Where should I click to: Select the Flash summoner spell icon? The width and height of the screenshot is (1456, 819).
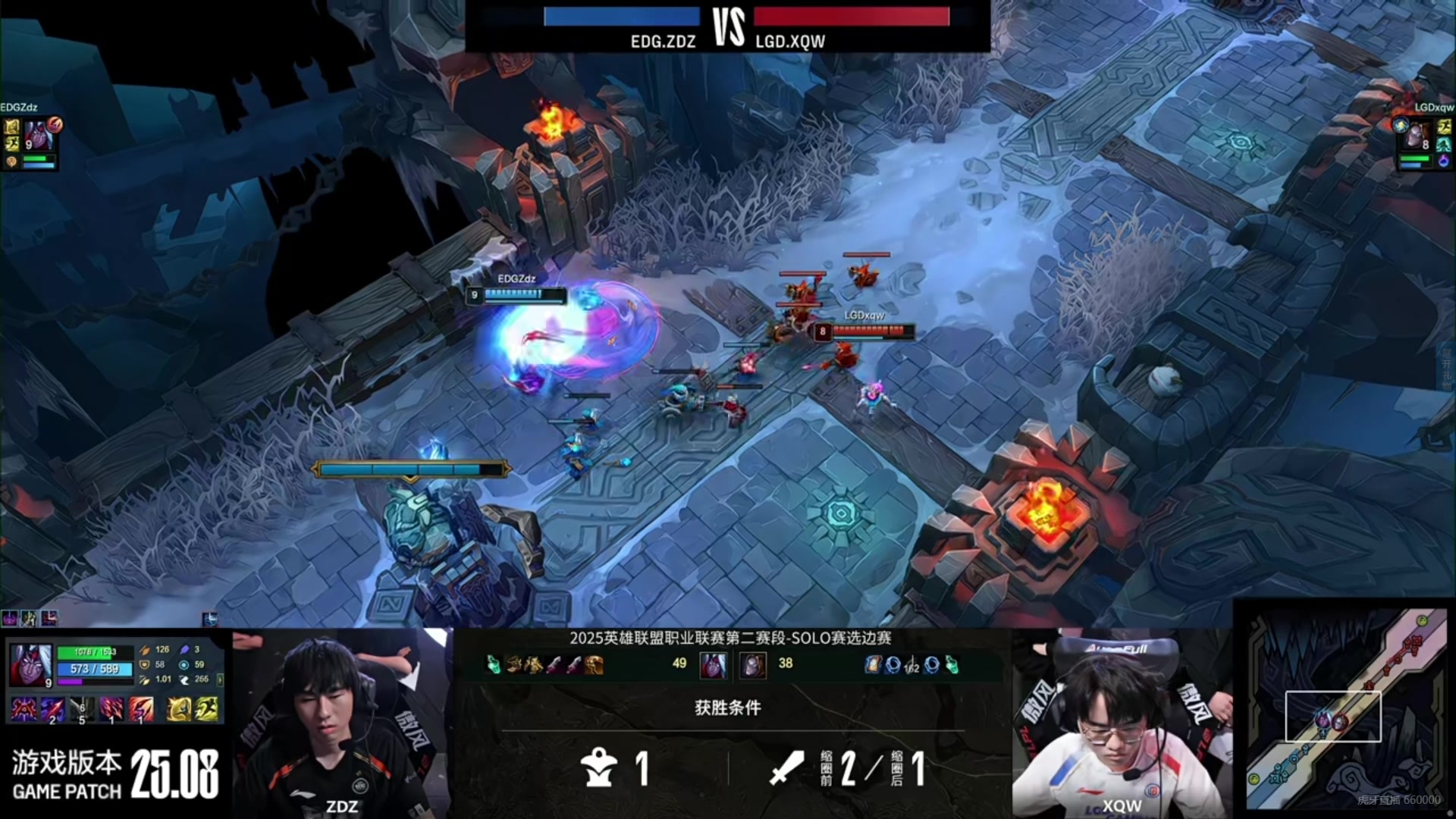click(x=178, y=709)
